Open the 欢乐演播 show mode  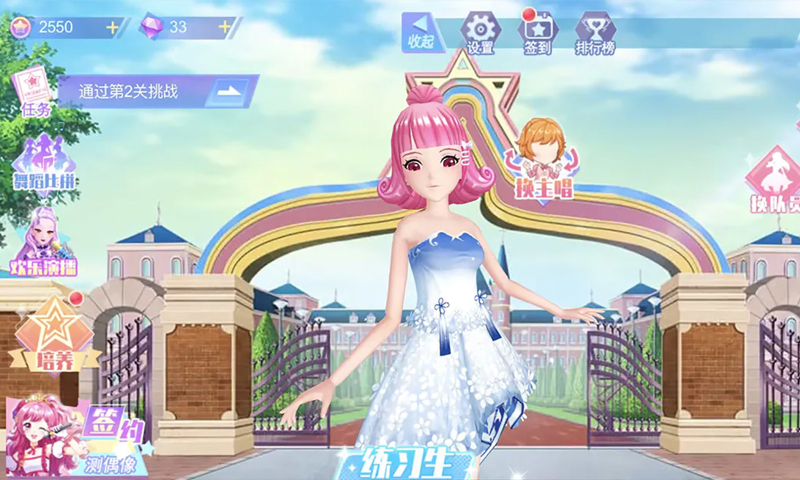click(43, 244)
